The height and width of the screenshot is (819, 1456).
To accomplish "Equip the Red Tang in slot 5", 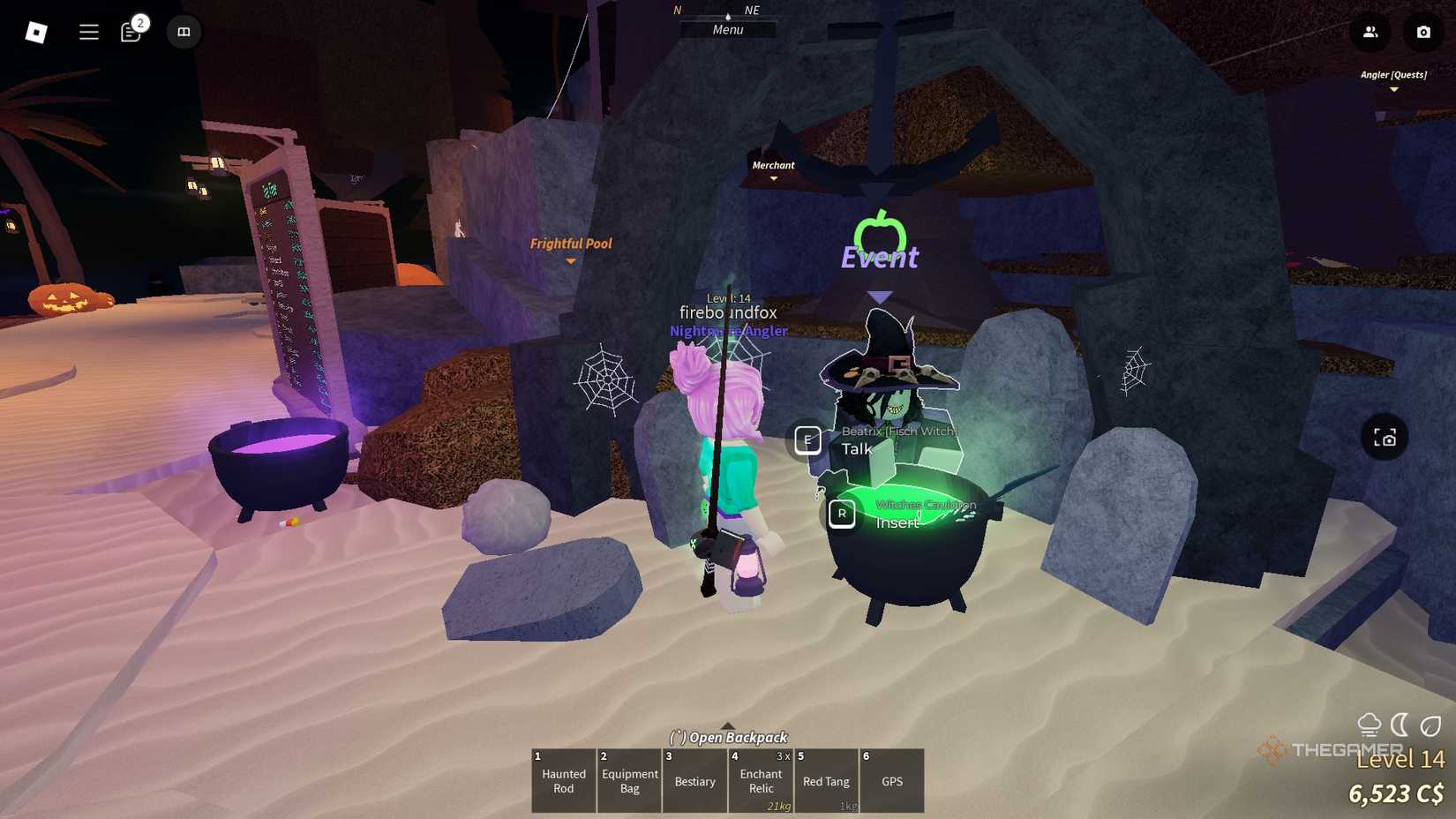I will coord(826,781).
